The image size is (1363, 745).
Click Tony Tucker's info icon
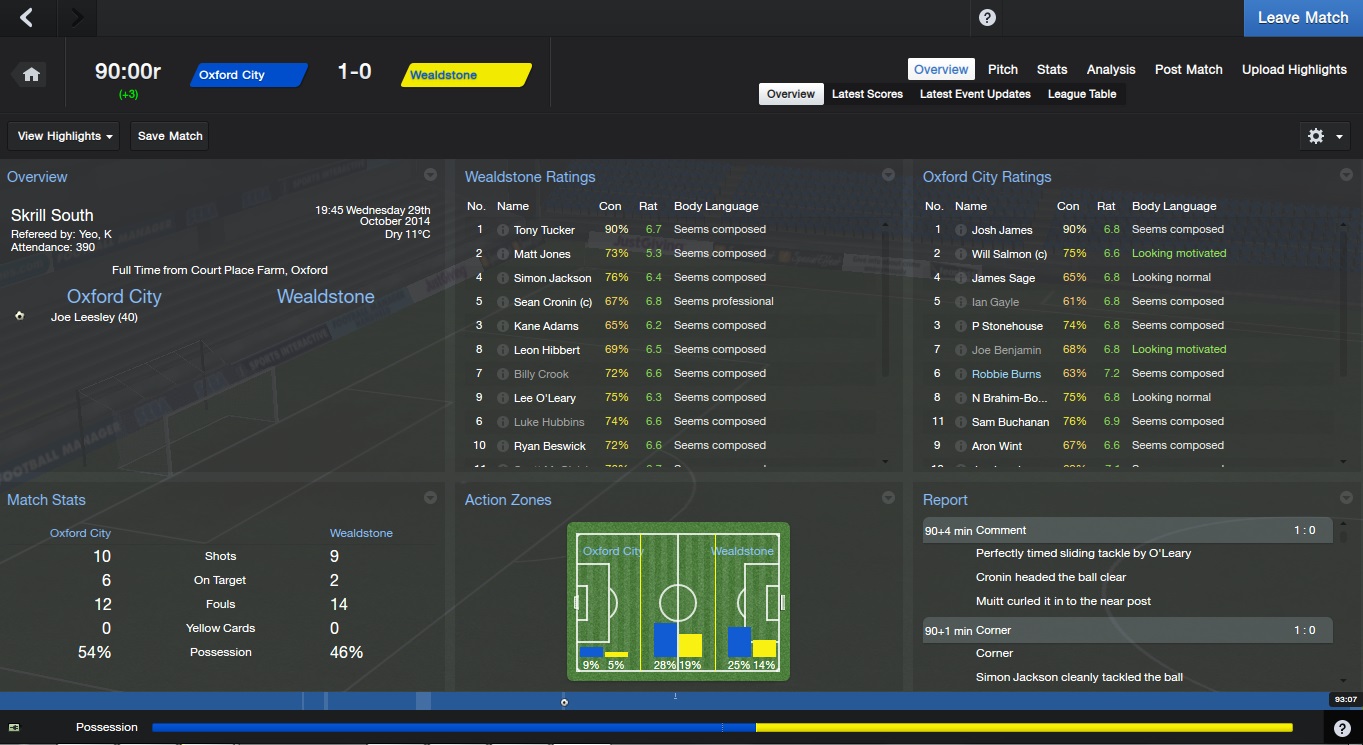[503, 230]
